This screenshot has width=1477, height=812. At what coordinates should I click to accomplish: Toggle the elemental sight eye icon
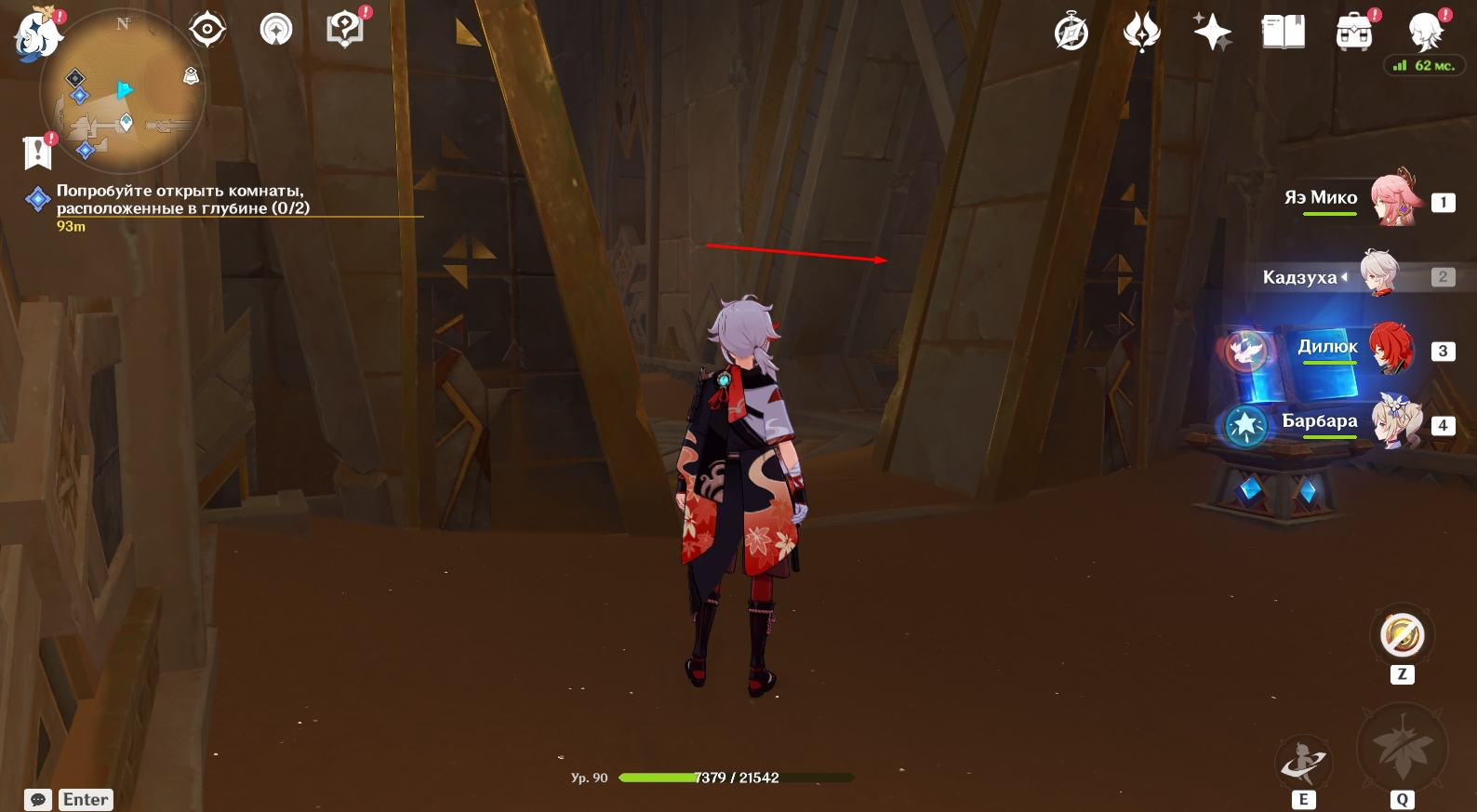click(x=206, y=30)
